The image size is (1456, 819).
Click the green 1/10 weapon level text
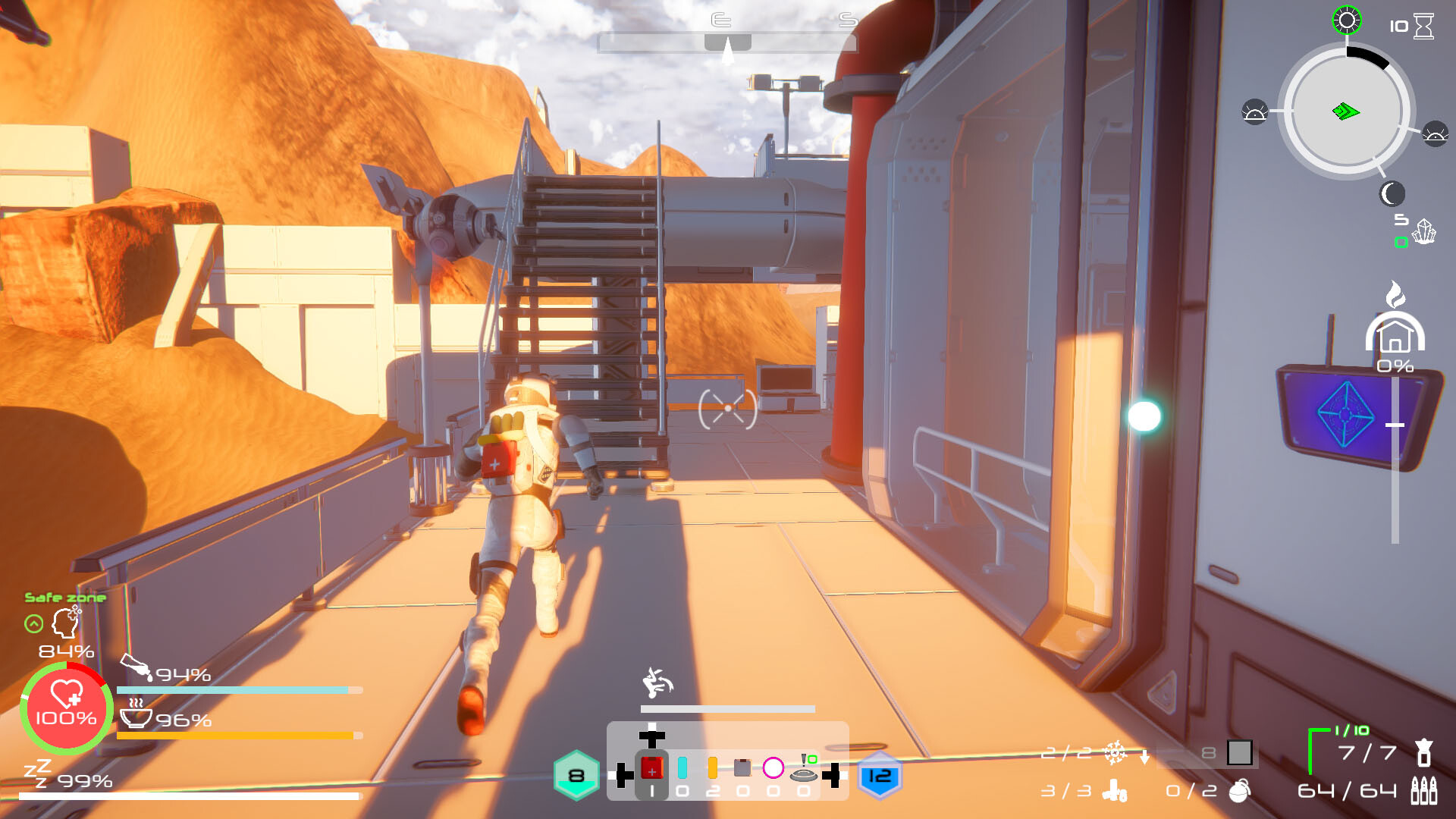tap(1351, 730)
